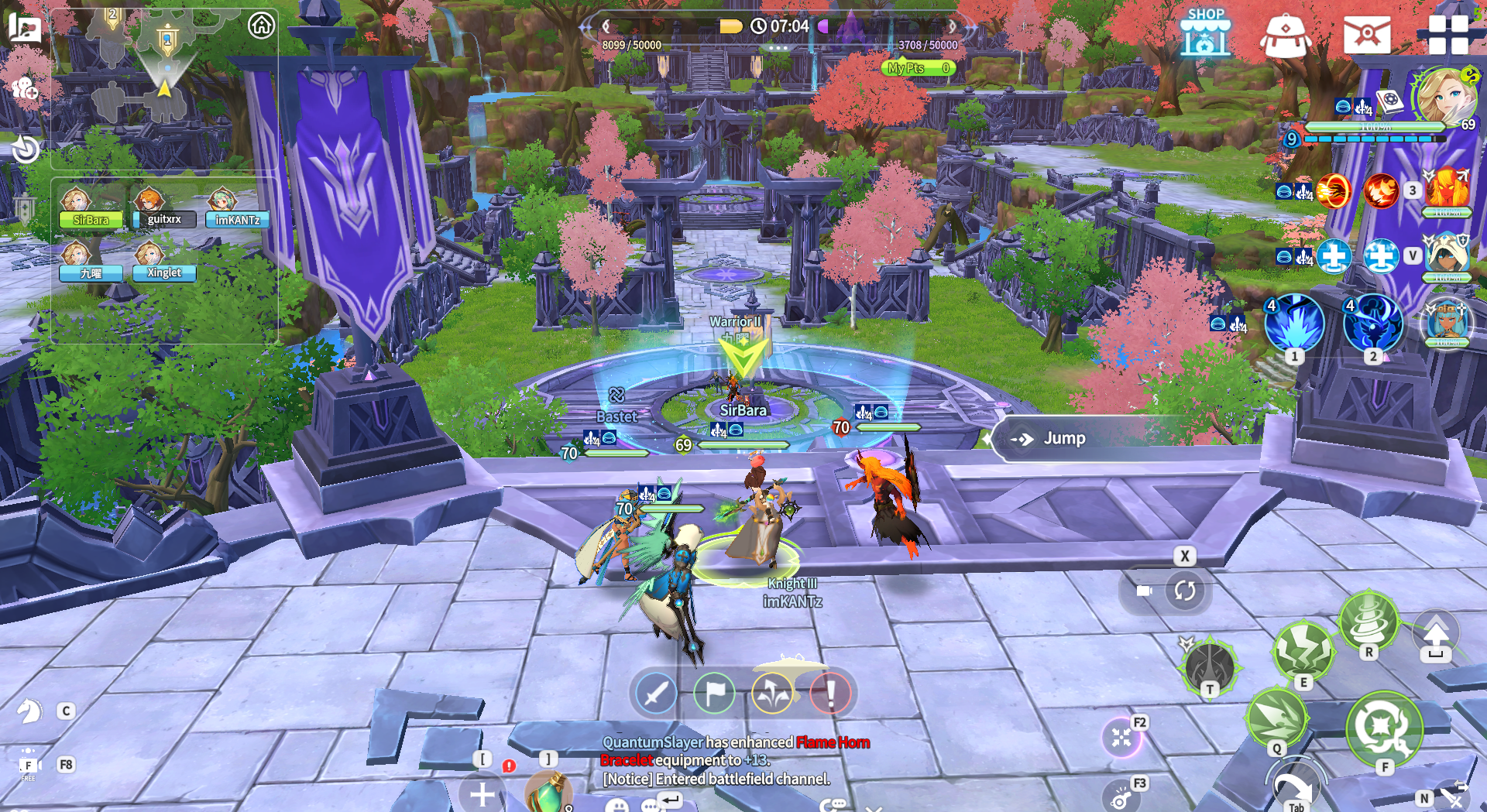The width and height of the screenshot is (1487, 812).
Task: Open the Shop
Action: point(1205,33)
